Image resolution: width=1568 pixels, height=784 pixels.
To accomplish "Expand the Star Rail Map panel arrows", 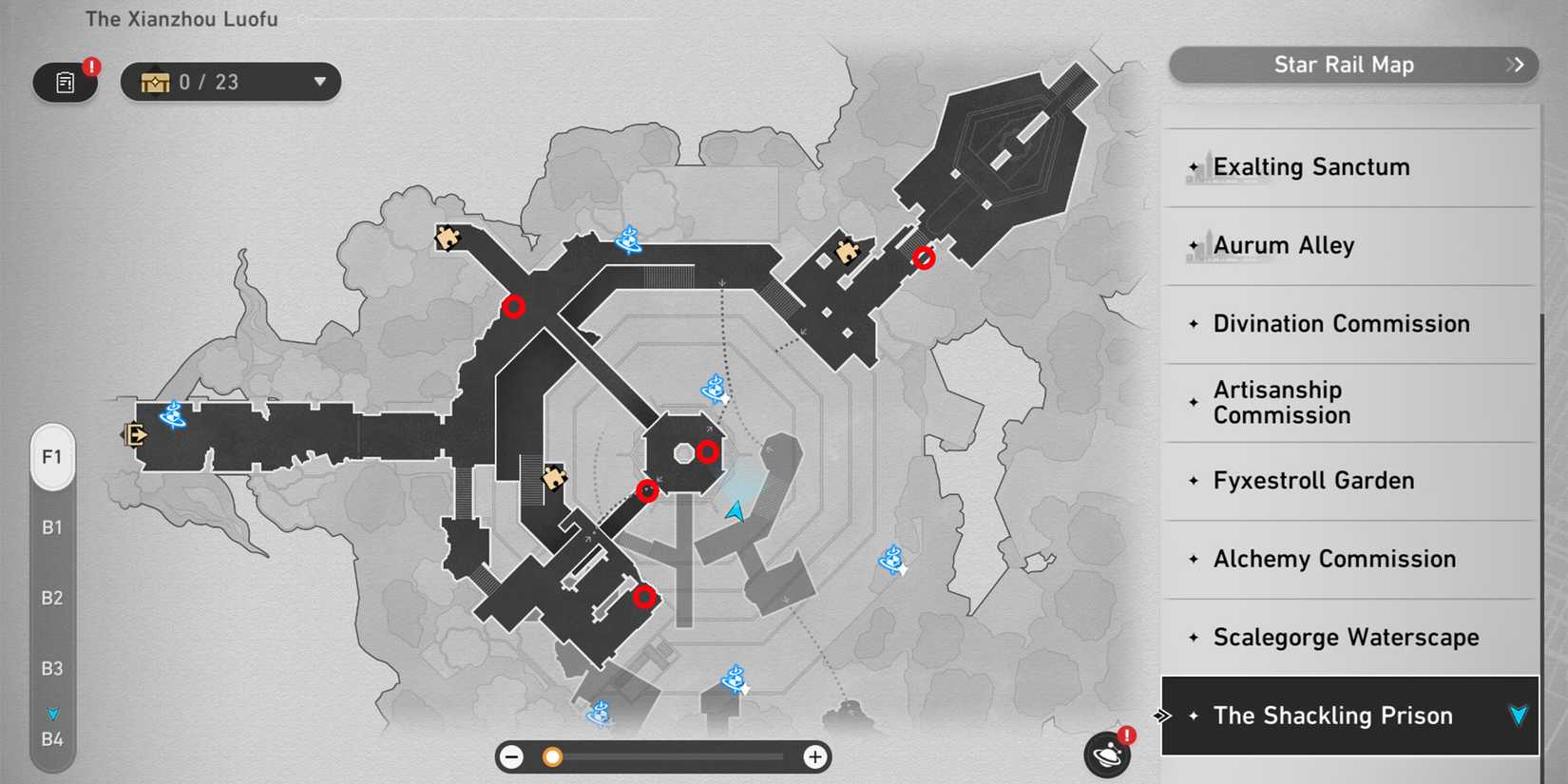I will (x=1514, y=65).
